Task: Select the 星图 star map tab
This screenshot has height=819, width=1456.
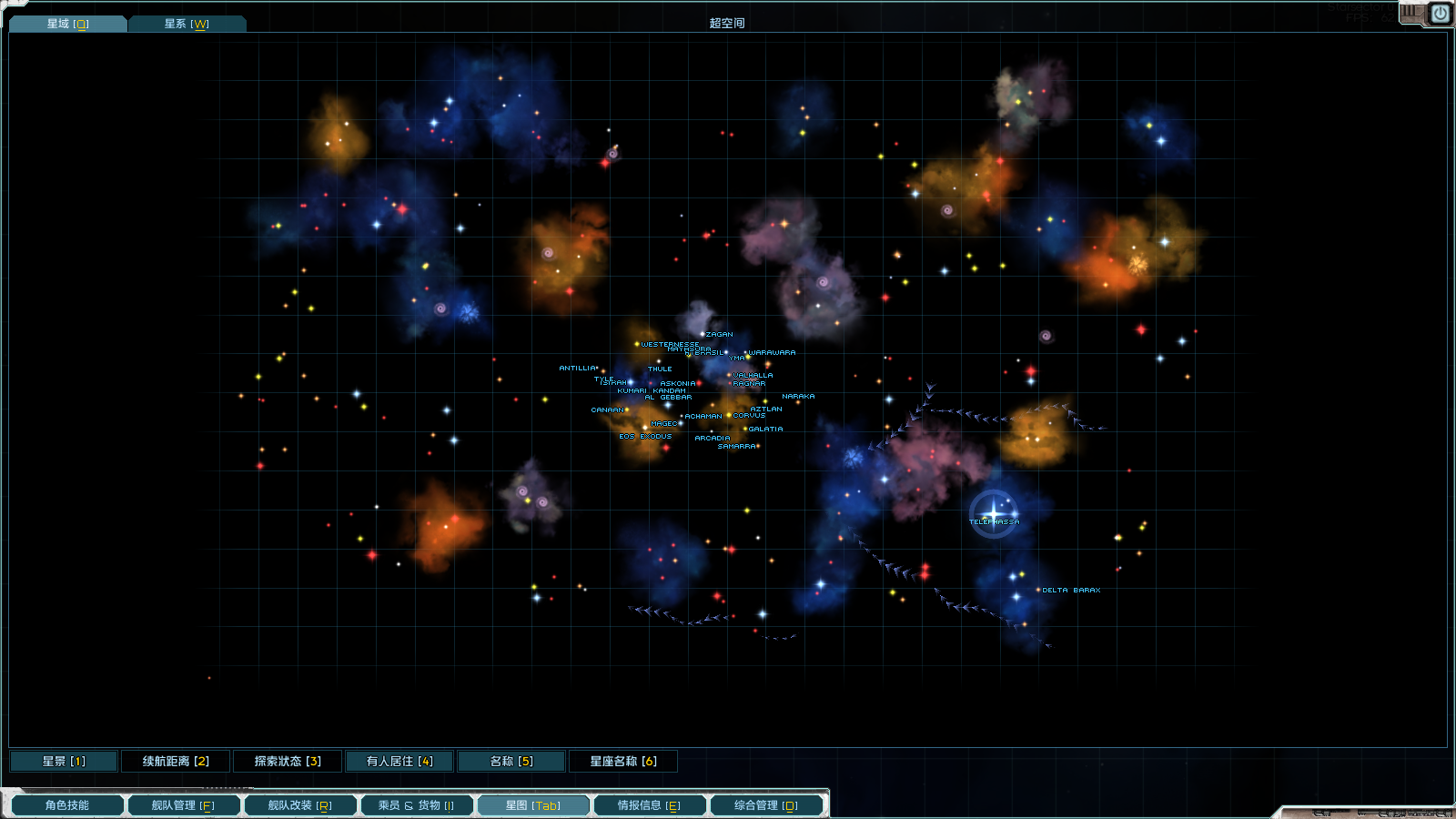Action: click(x=532, y=805)
